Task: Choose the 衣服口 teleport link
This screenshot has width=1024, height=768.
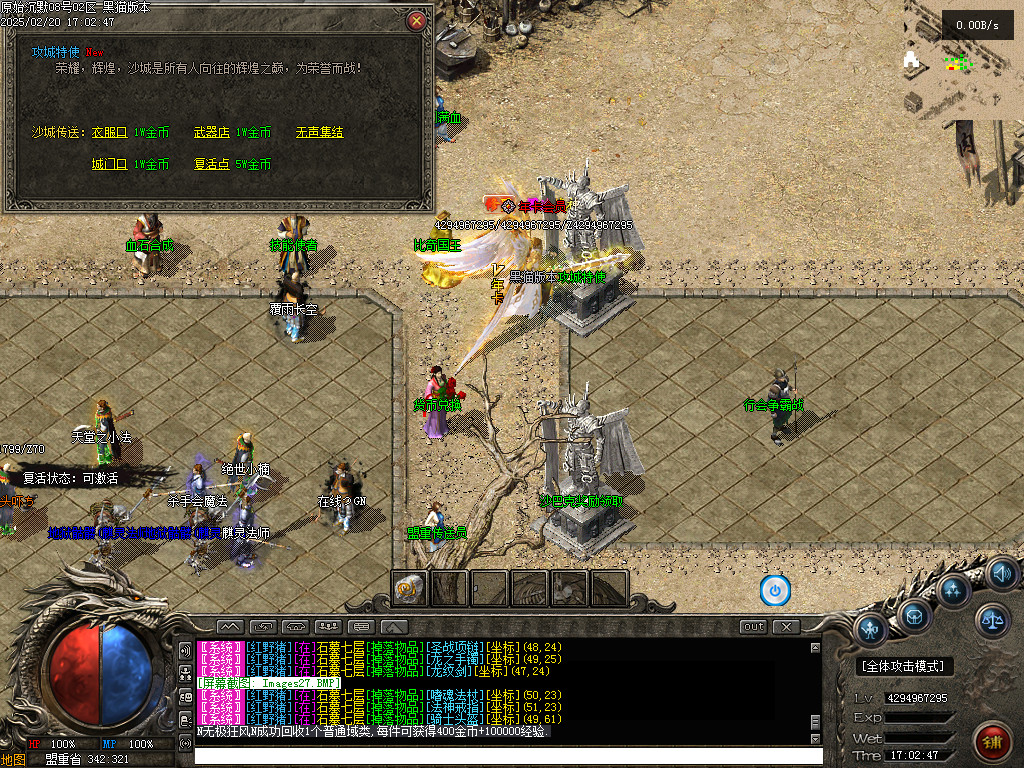Action: pyautogui.click(x=110, y=132)
